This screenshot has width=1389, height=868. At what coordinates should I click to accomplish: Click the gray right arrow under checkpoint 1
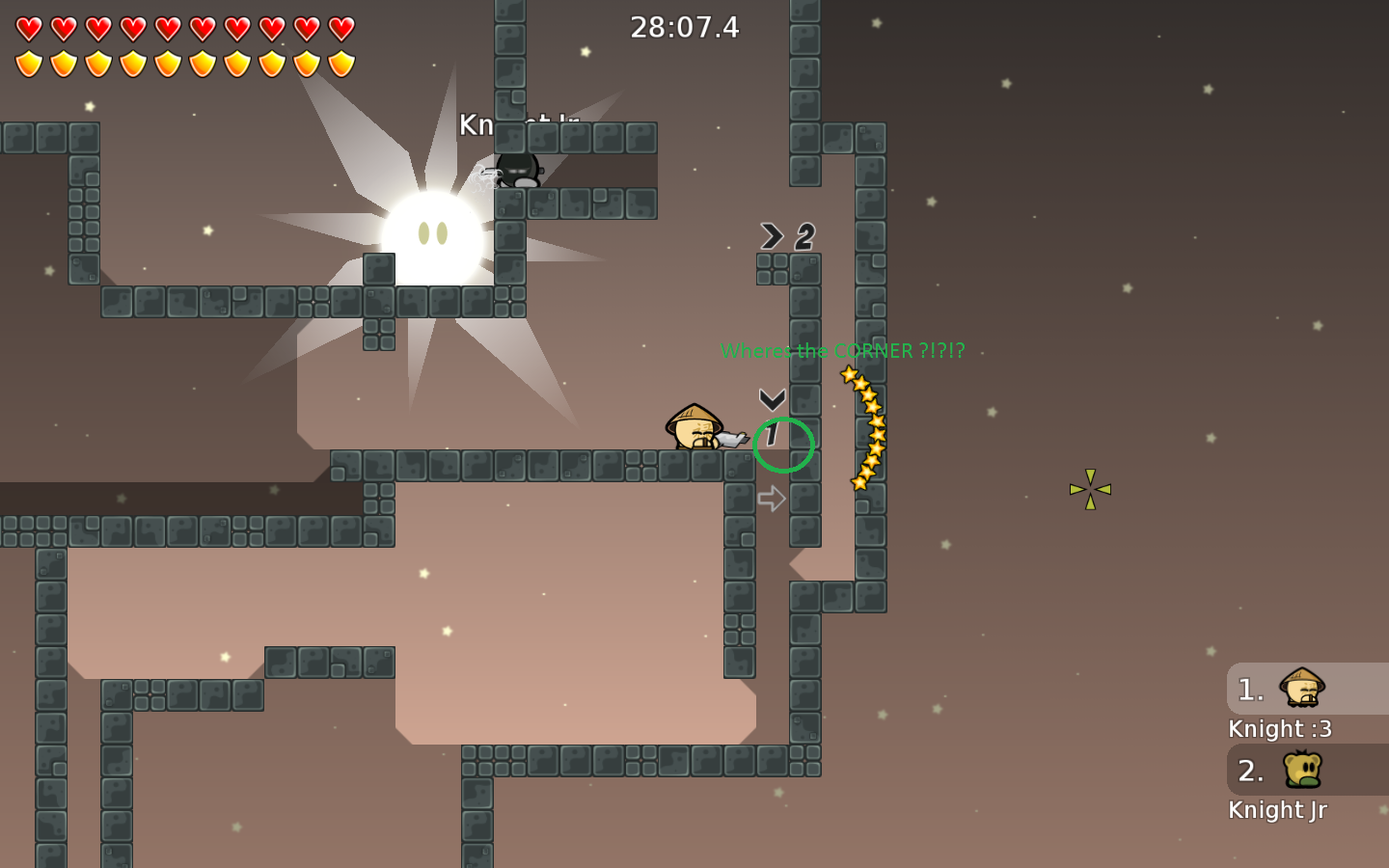(771, 498)
